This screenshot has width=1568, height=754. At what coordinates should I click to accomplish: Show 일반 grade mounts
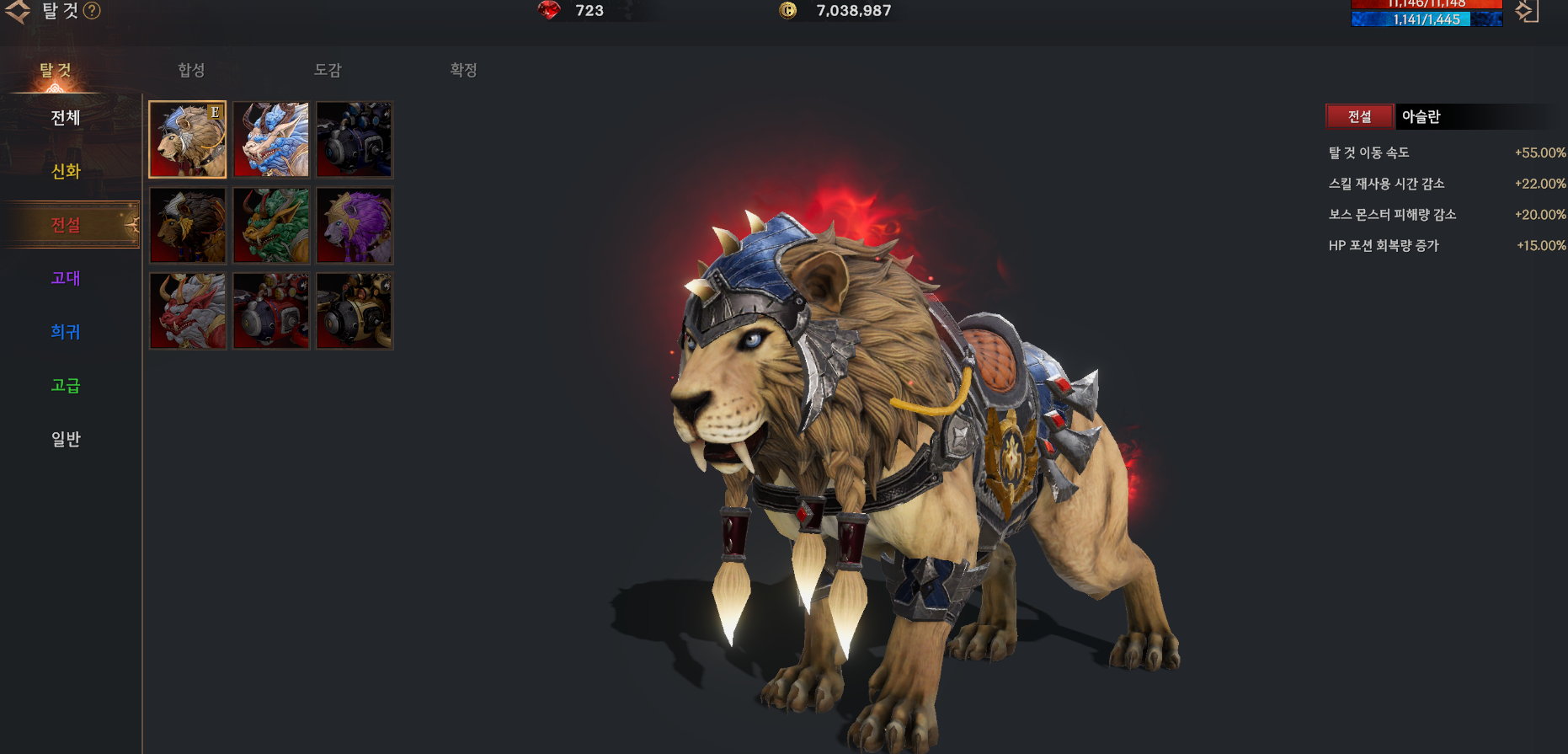point(66,439)
